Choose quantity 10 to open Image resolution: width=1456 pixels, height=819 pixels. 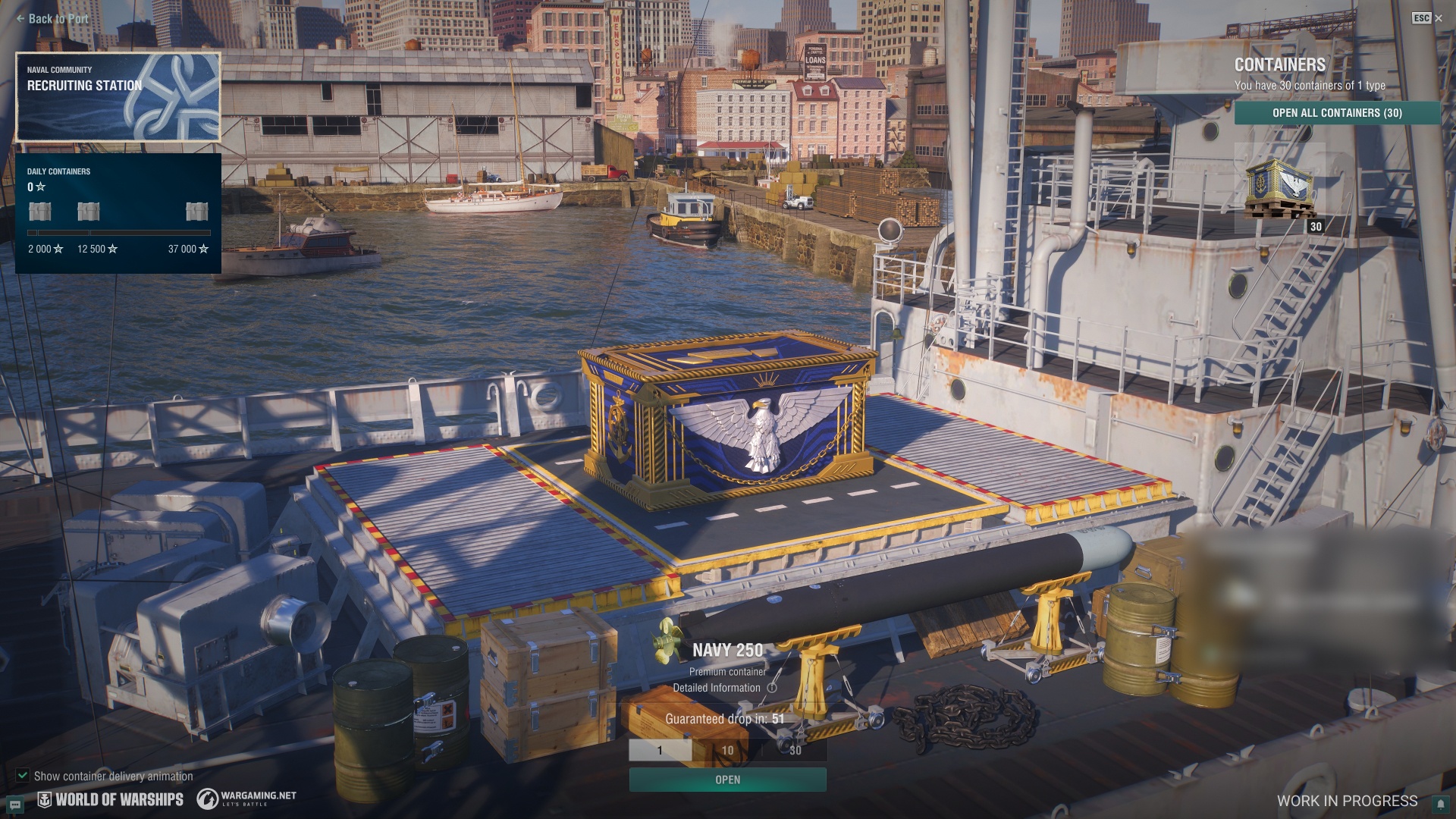(727, 750)
